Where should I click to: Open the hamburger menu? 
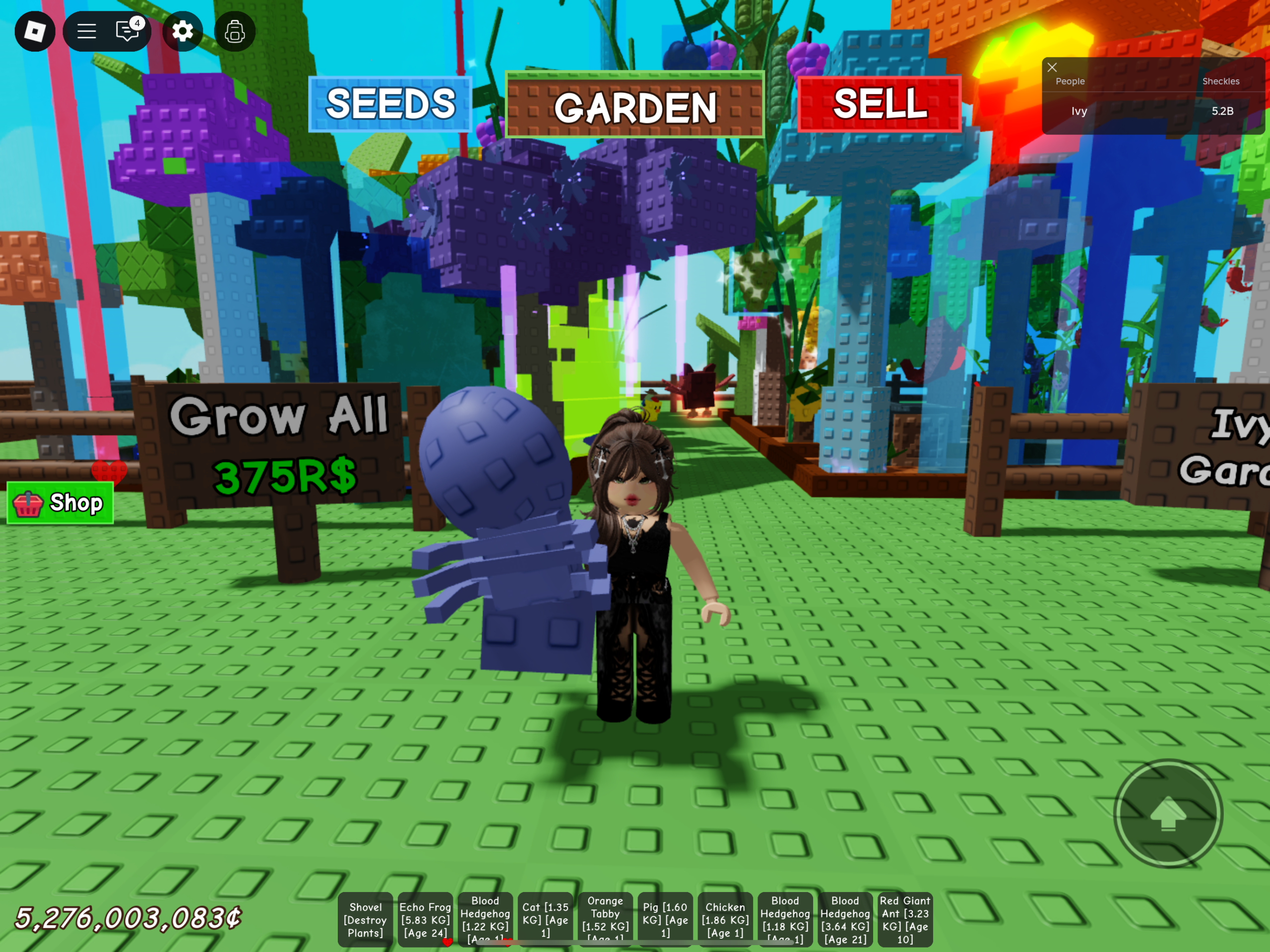[86, 32]
